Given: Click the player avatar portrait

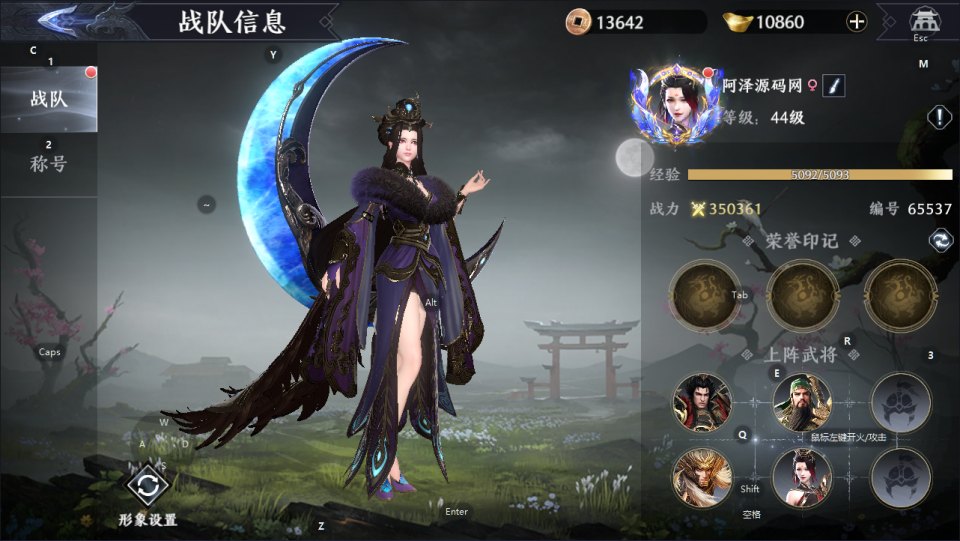Looking at the screenshot, I should click(677, 103).
